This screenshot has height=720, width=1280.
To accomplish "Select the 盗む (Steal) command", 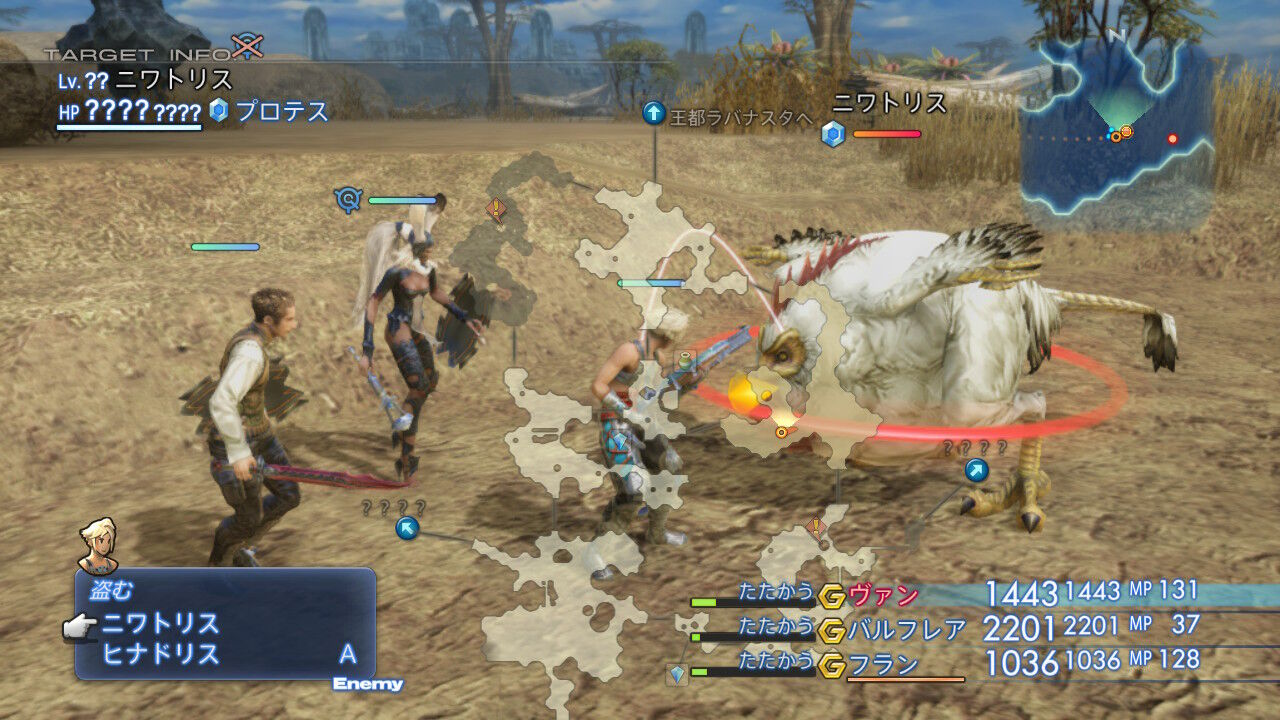I will [x=110, y=589].
